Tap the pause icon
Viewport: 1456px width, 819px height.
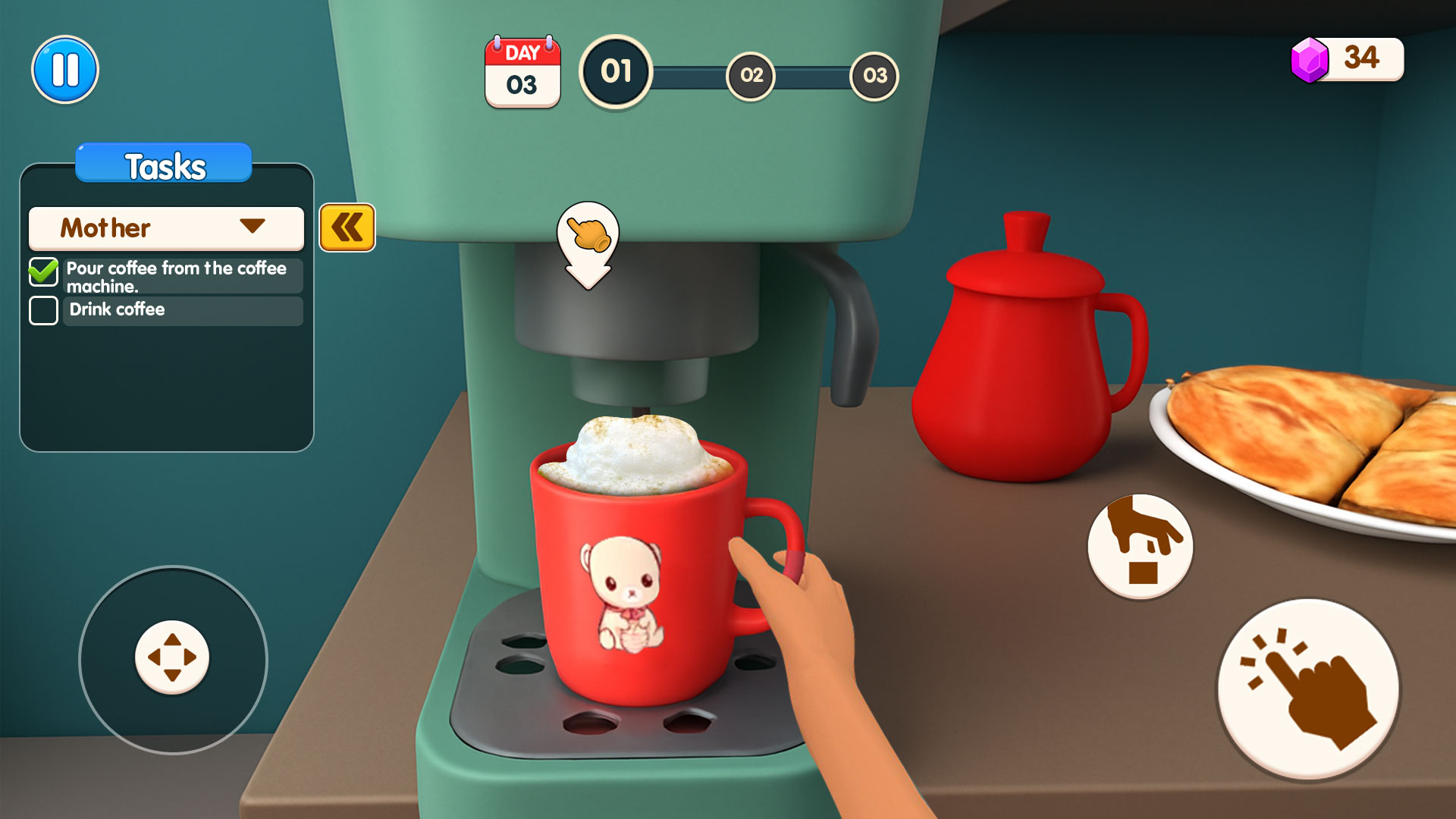tap(65, 68)
